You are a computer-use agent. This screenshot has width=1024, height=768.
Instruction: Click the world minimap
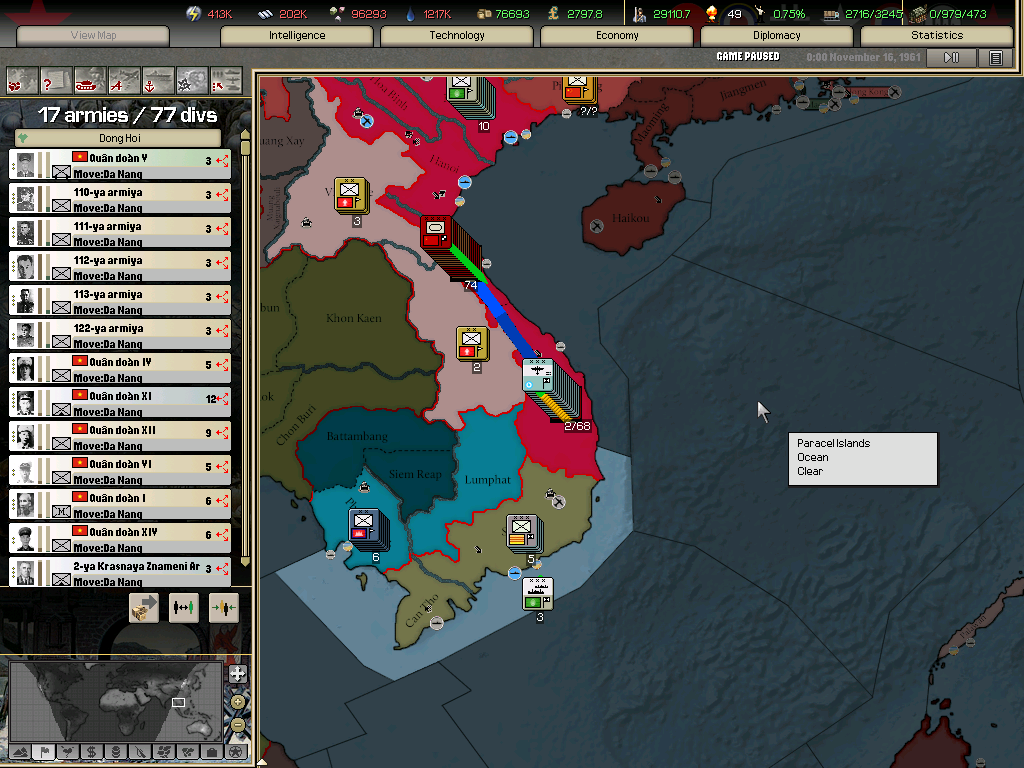(115, 700)
